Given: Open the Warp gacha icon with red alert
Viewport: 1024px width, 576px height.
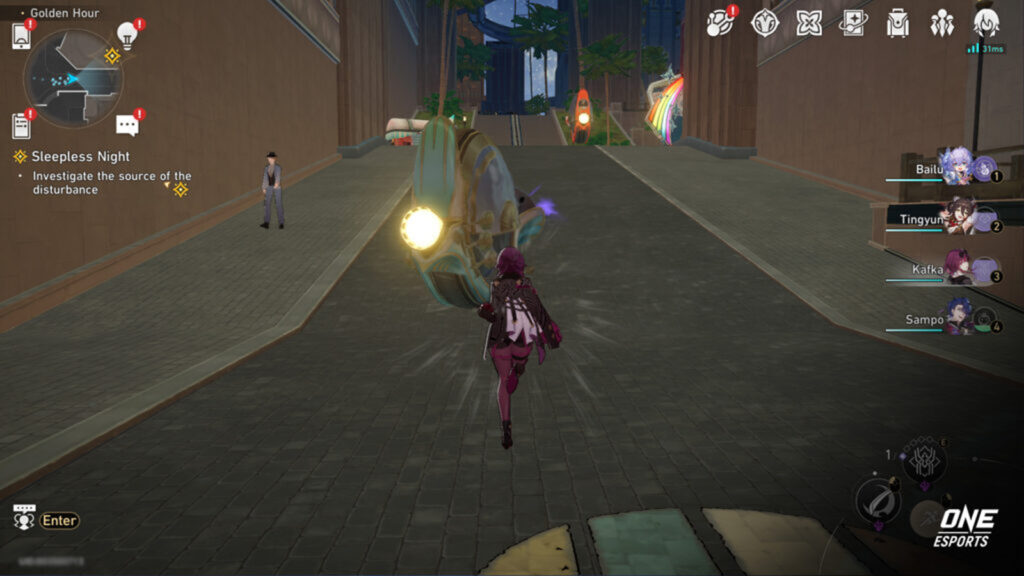Looking at the screenshot, I should point(721,23).
